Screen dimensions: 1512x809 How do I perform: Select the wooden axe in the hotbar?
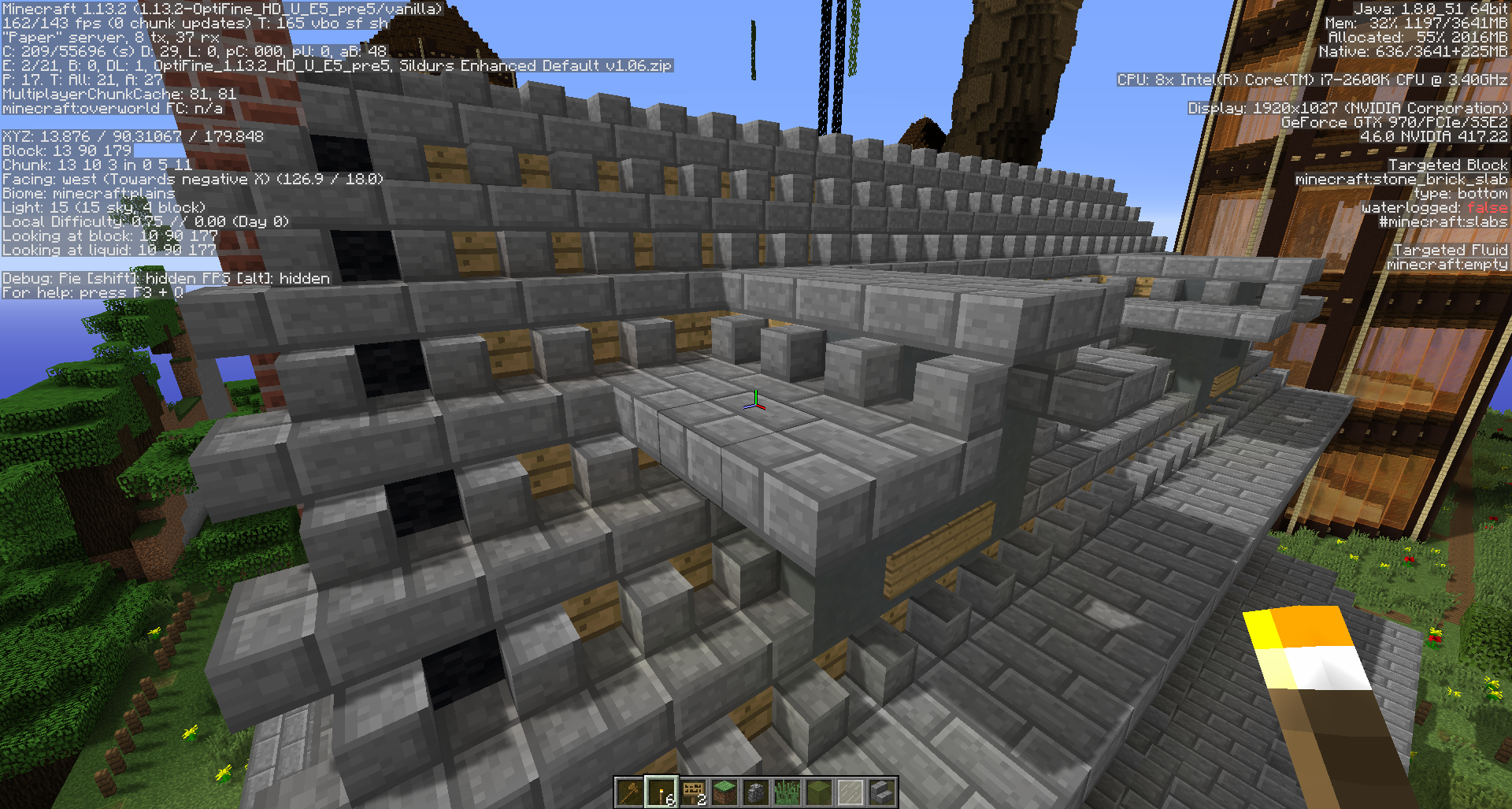coord(630,792)
